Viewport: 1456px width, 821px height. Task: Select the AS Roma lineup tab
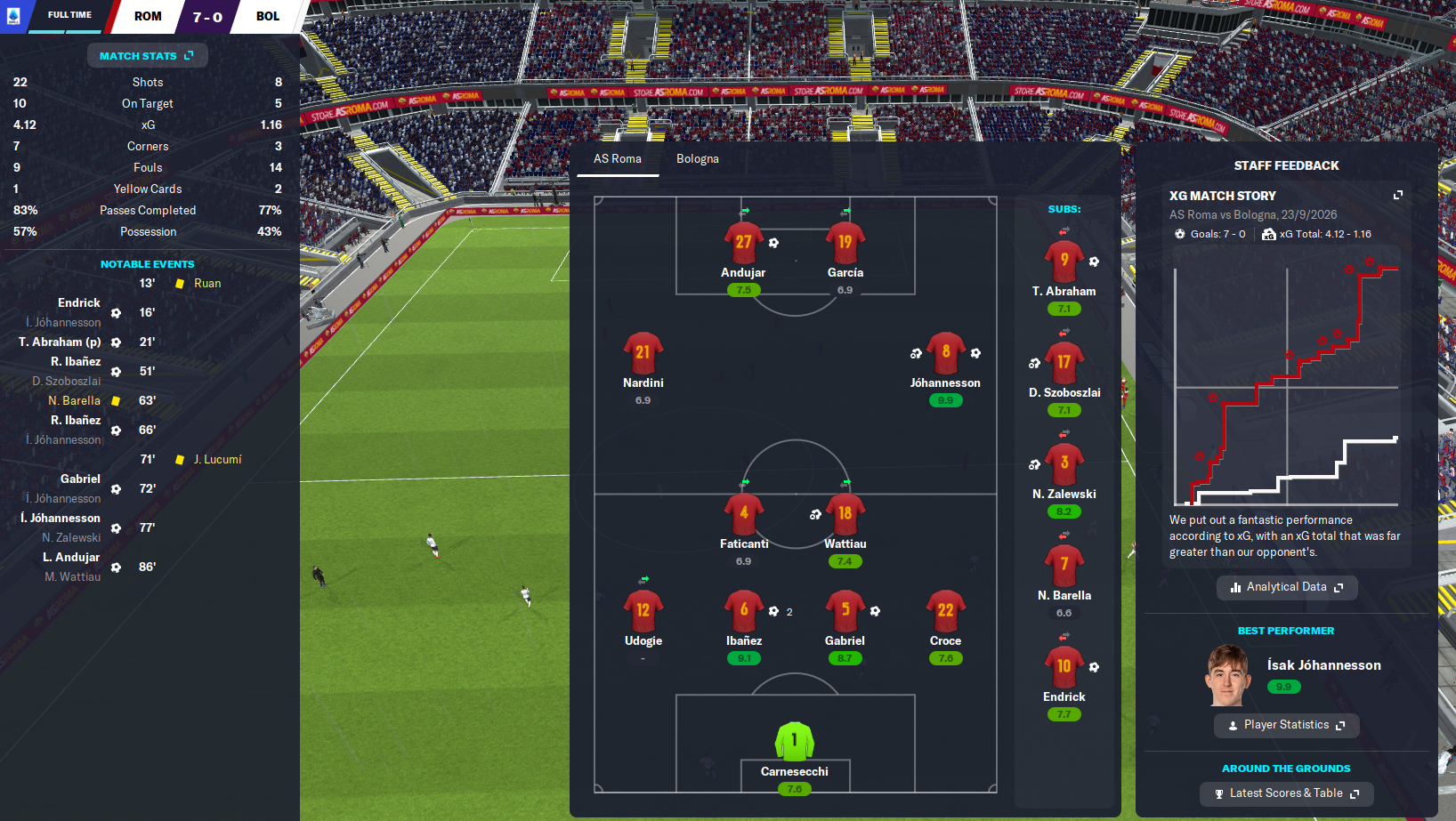618,159
